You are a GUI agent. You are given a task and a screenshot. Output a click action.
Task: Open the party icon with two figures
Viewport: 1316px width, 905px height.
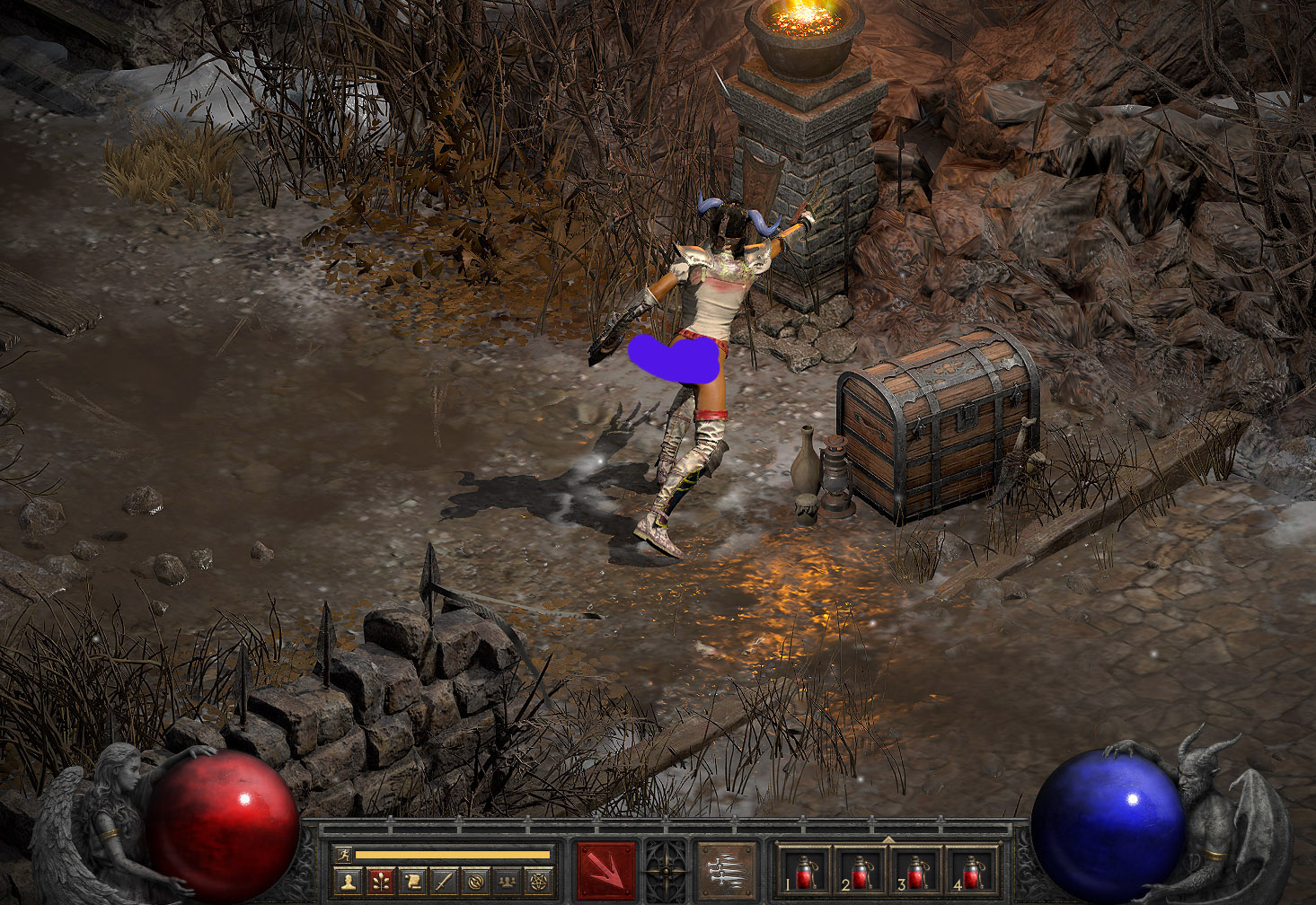(507, 882)
